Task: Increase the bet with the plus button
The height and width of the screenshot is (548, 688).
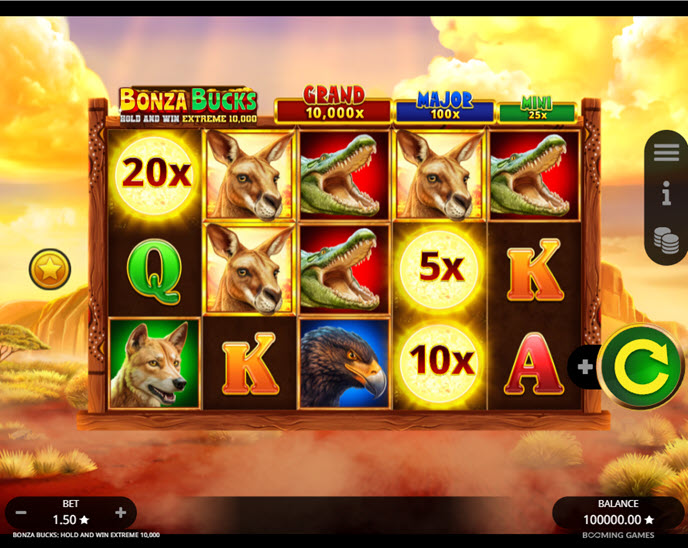Action: [x=121, y=513]
